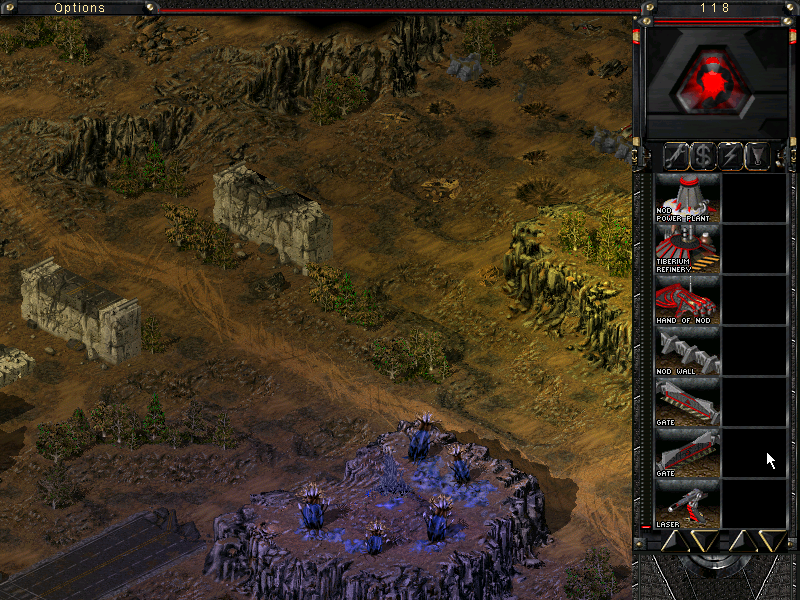Toggle the dollar-sign sell mode

[x=705, y=155]
